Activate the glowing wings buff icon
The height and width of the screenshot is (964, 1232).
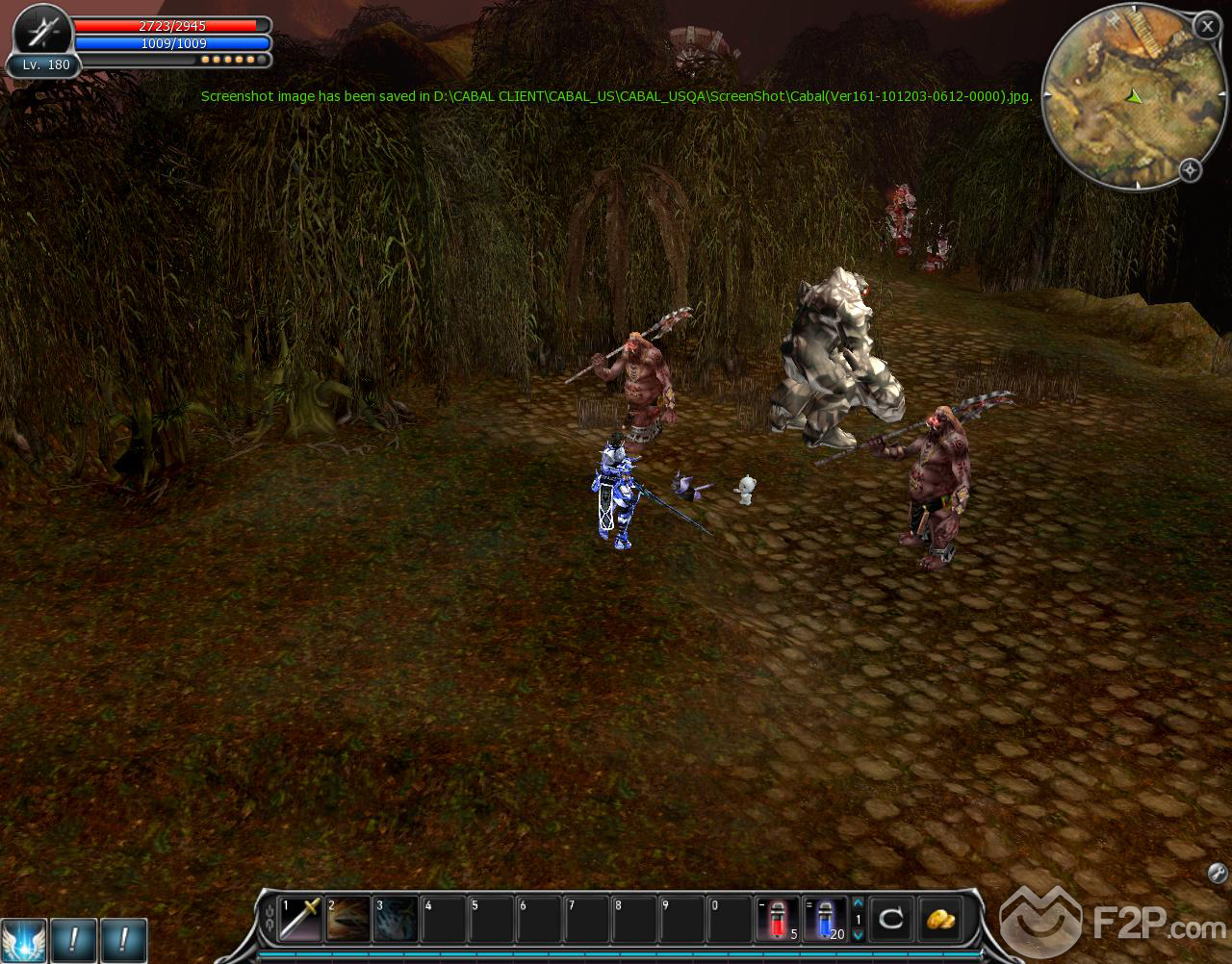coord(22,940)
